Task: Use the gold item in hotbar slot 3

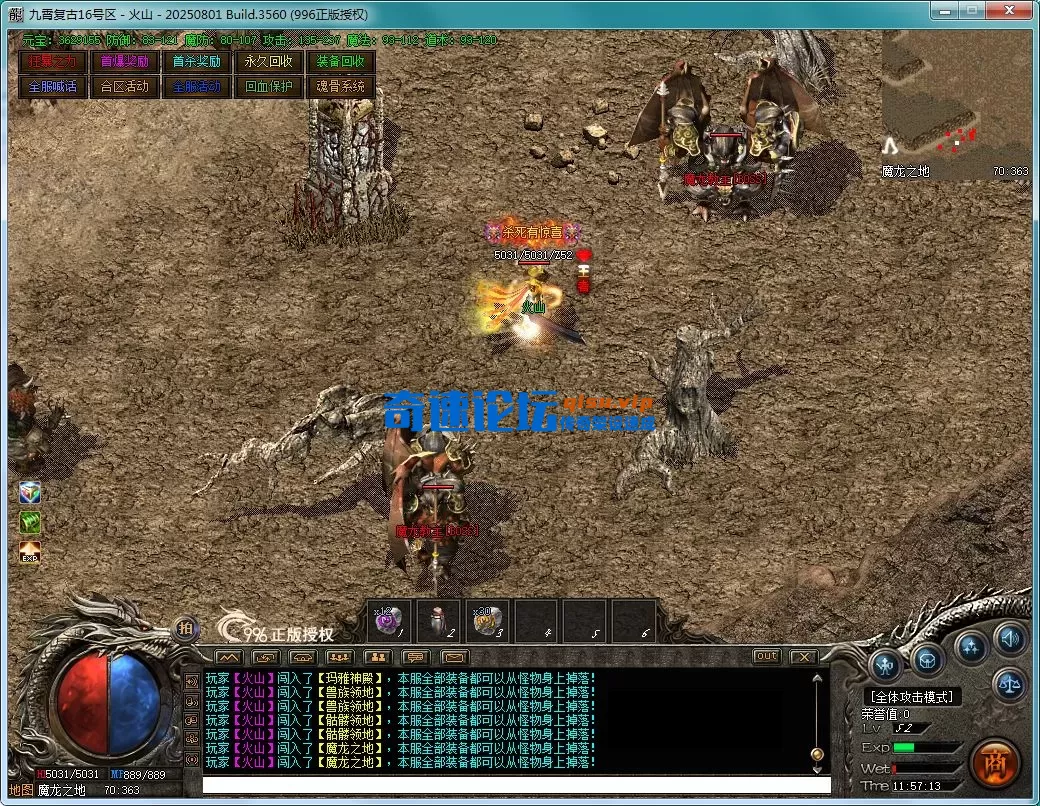Action: pyautogui.click(x=487, y=621)
